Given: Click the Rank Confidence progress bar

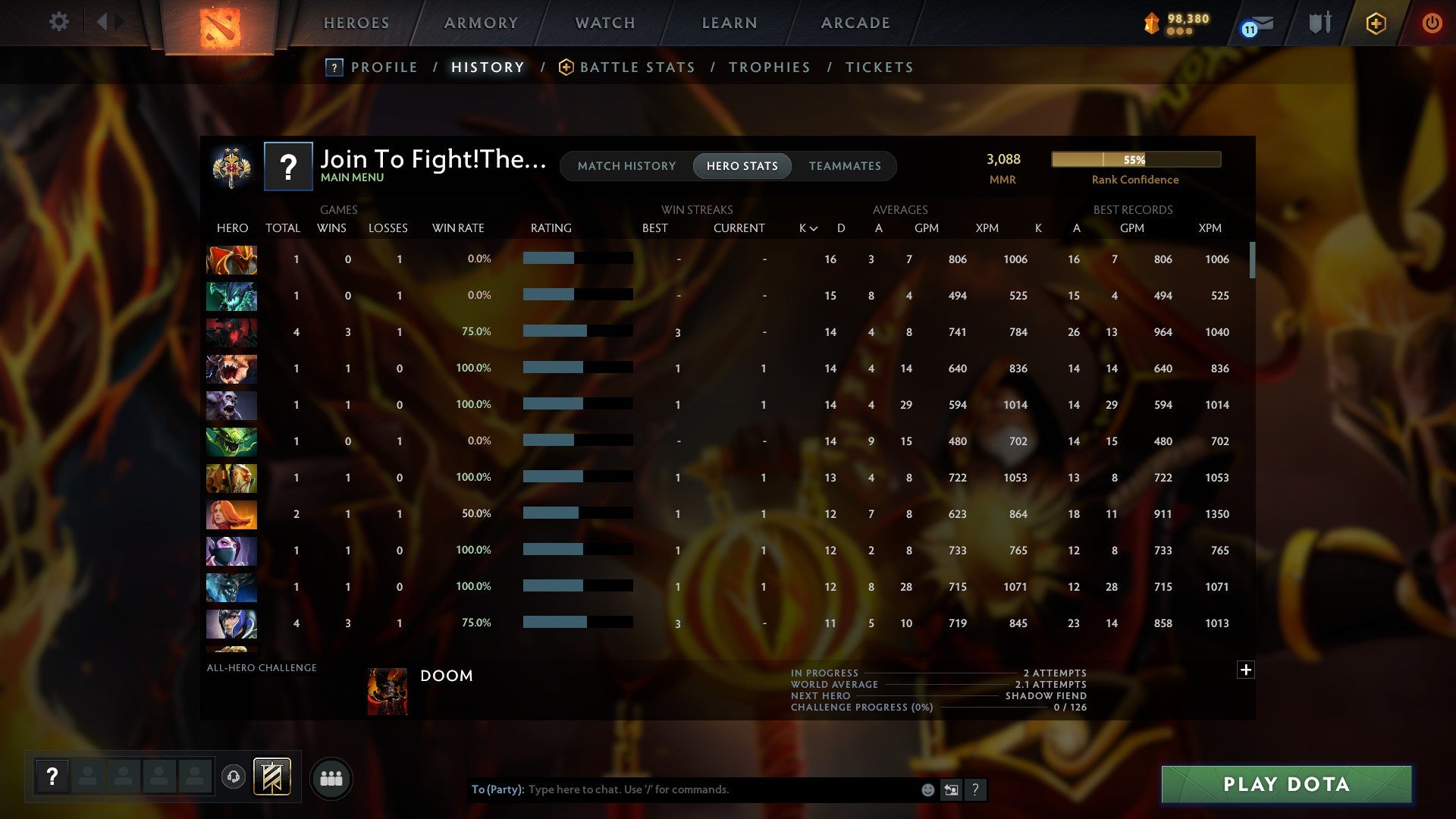Looking at the screenshot, I should [x=1135, y=159].
